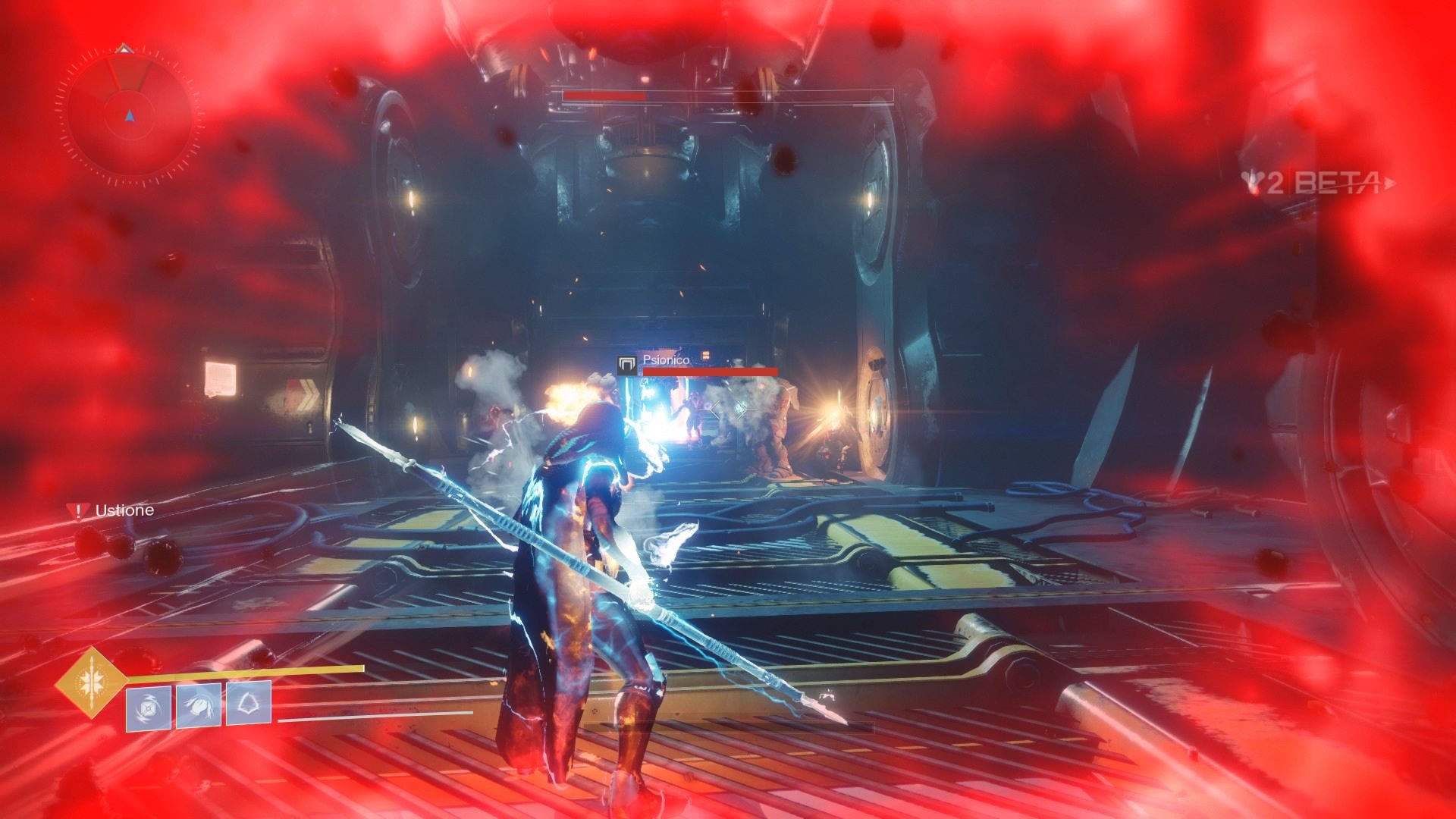
Task: Click the circular radar in the corner
Action: 130,115
